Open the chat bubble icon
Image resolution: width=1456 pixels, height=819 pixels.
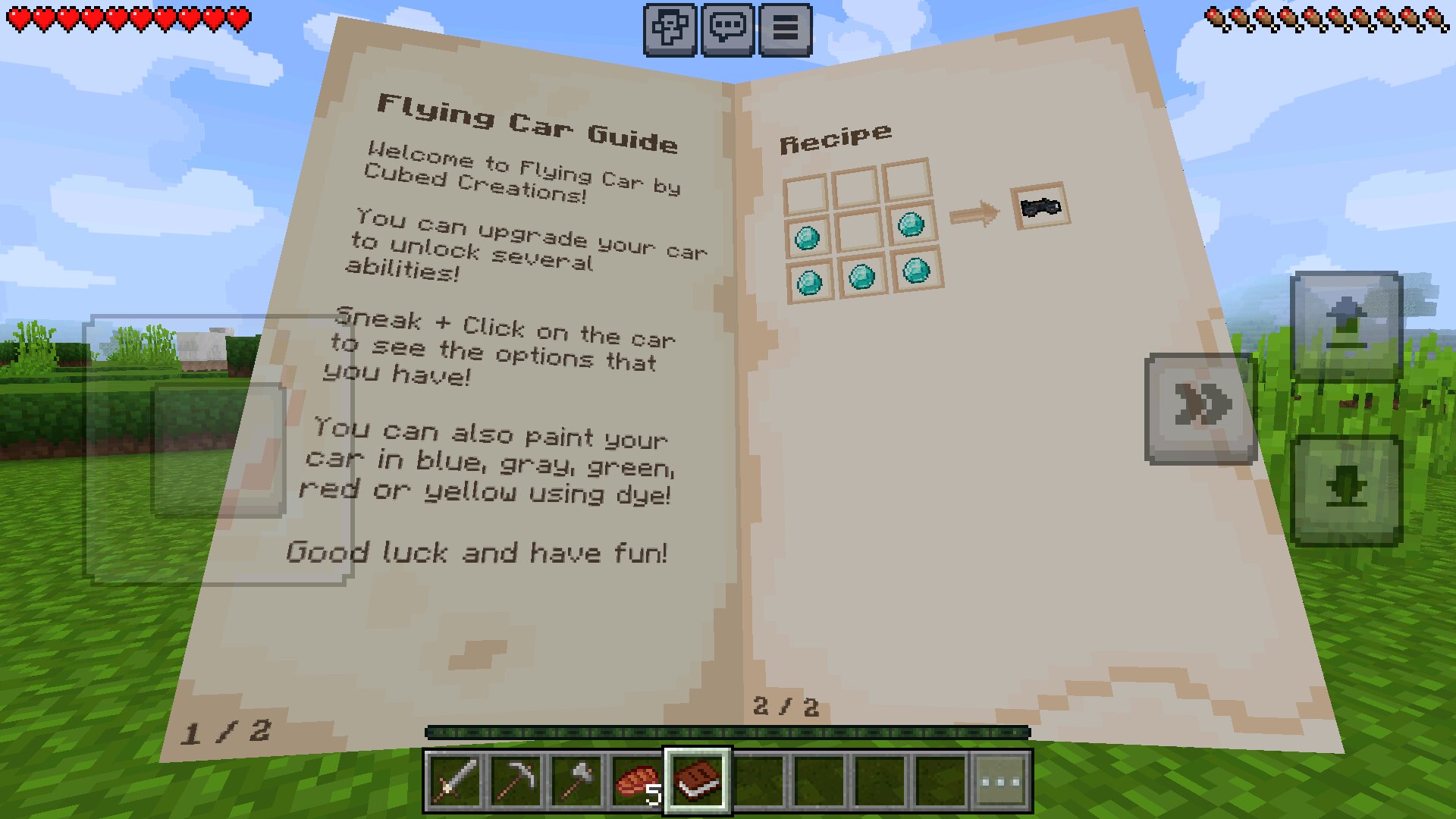729,30
